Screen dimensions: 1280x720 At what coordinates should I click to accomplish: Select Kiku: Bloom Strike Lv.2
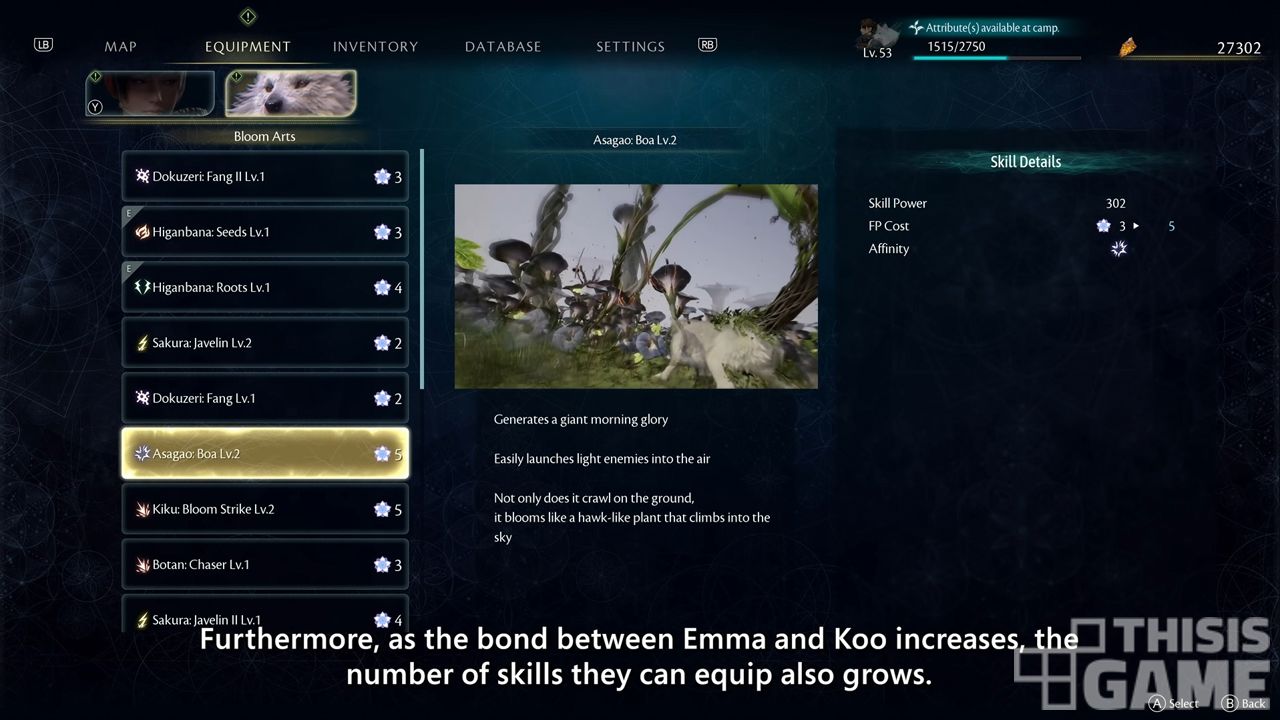[x=265, y=510]
